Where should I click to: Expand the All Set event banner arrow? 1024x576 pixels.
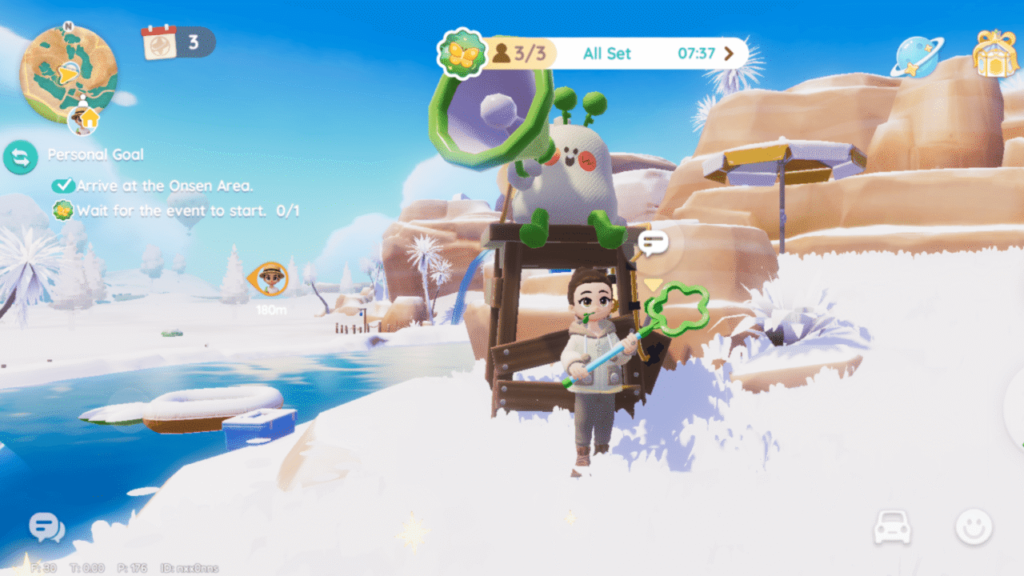tap(729, 53)
